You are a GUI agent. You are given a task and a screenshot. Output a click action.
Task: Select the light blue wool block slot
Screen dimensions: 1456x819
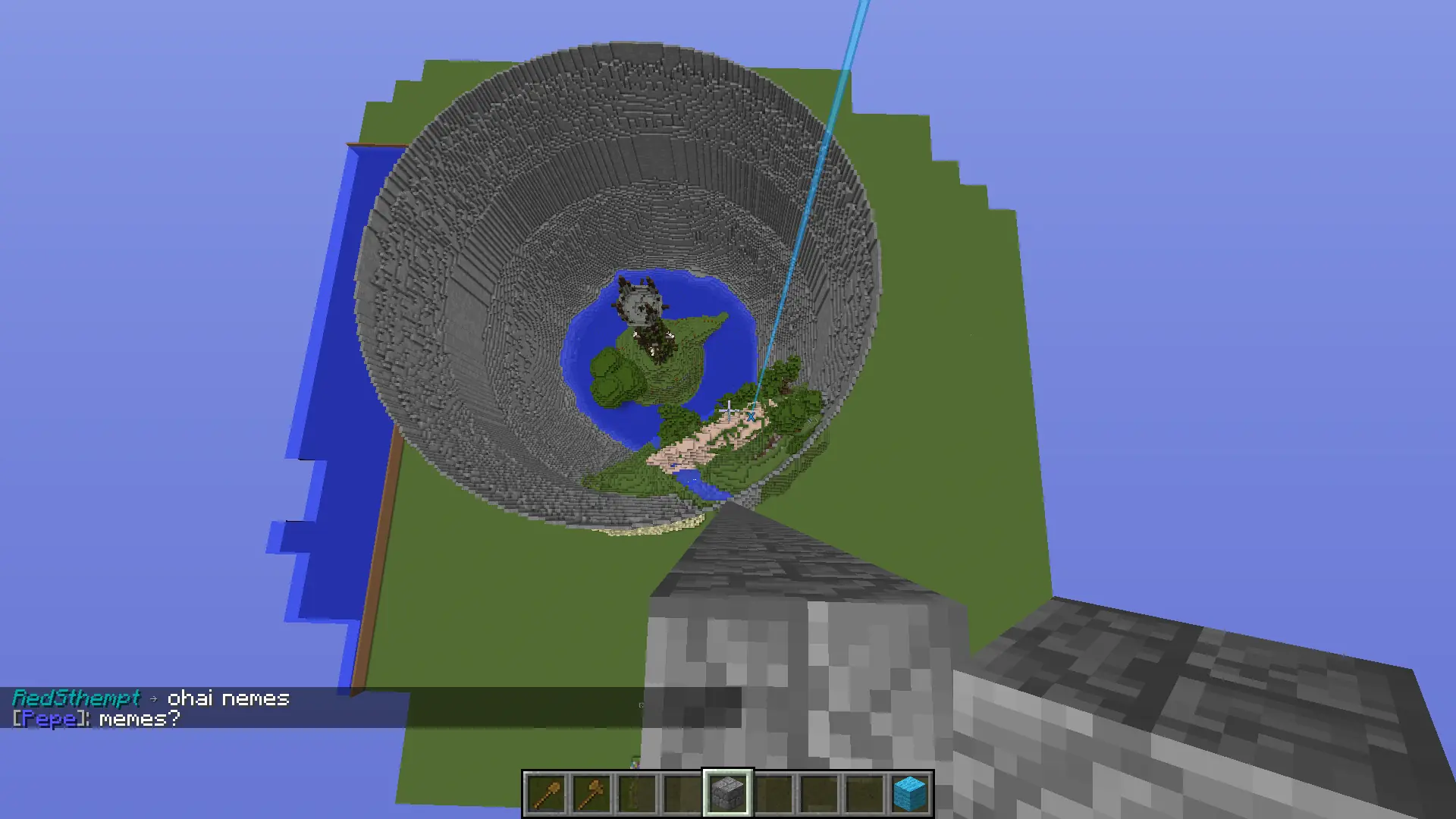(910, 794)
